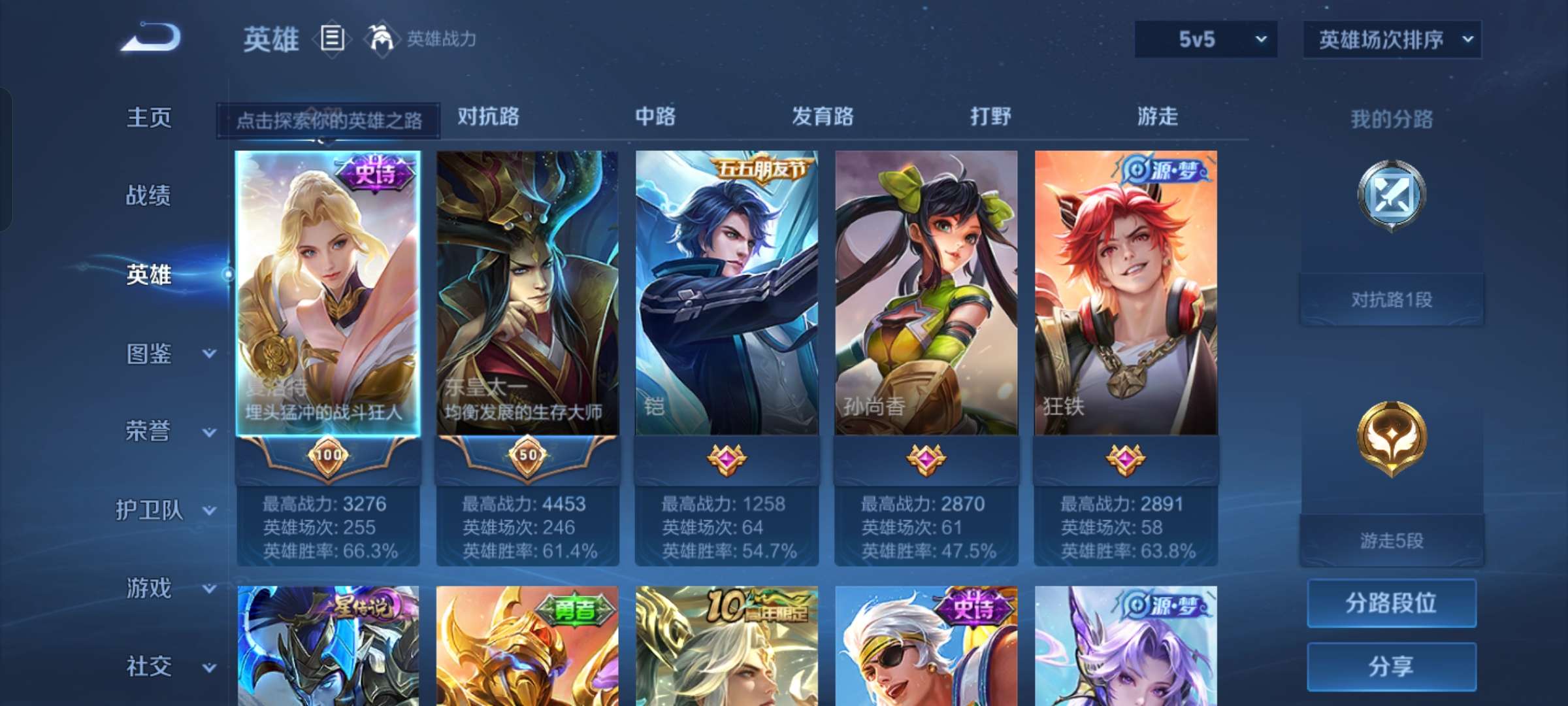Screen dimensions: 1568x706
Task: Open the 东皇太一 hero card
Action: pyautogui.click(x=528, y=294)
